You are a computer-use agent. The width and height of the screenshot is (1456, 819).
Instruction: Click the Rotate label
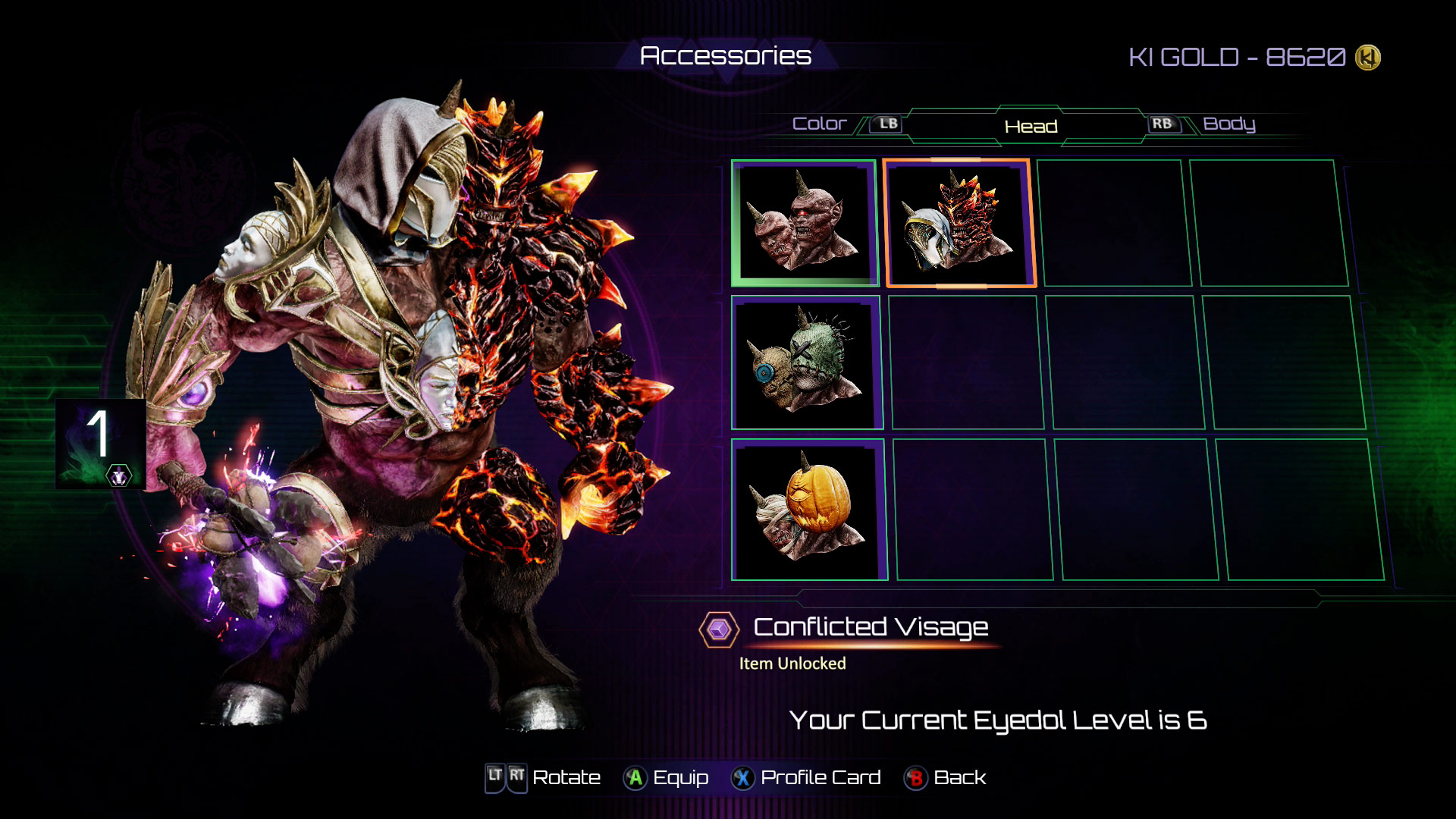(565, 777)
